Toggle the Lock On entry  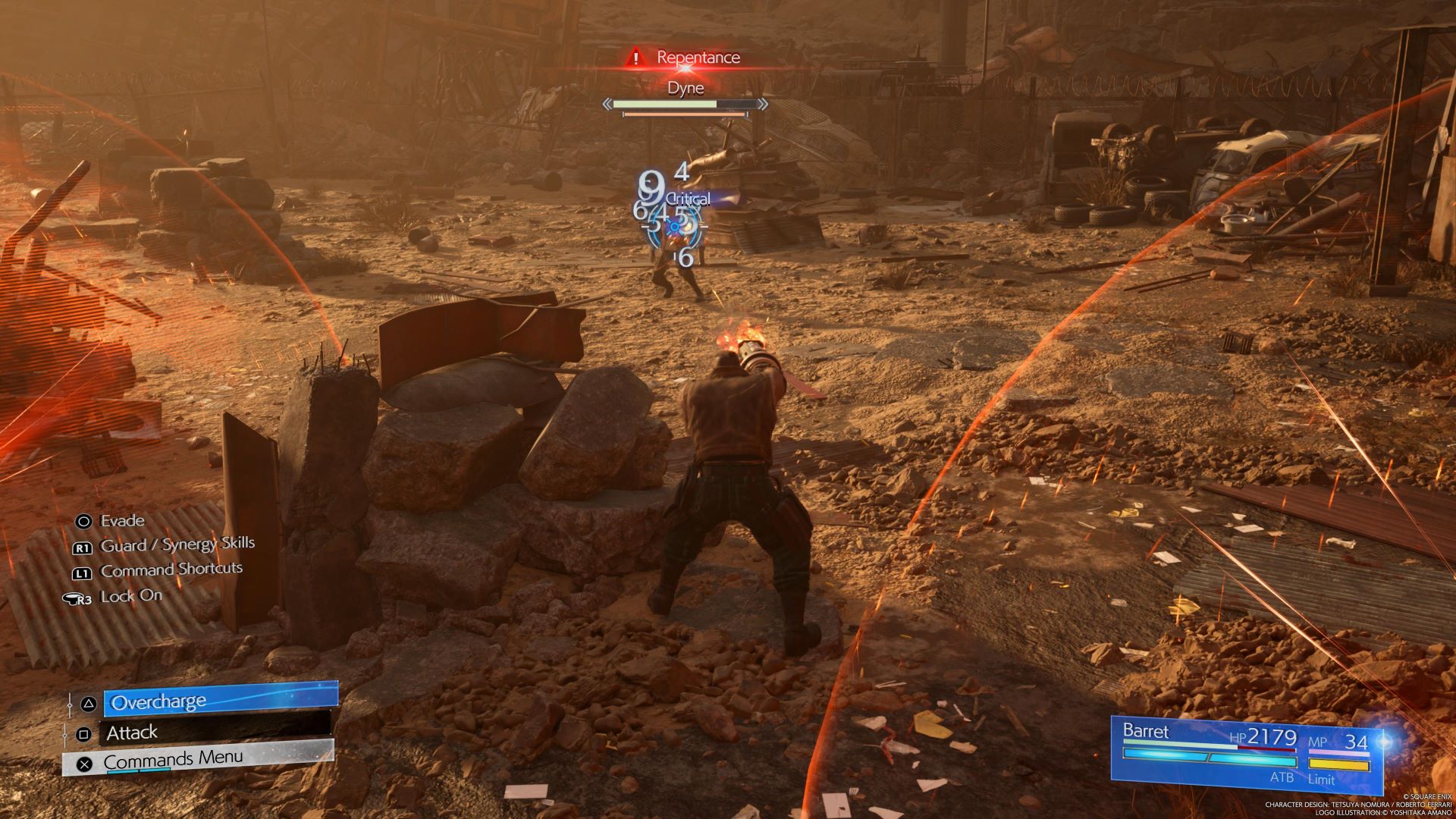click(130, 596)
